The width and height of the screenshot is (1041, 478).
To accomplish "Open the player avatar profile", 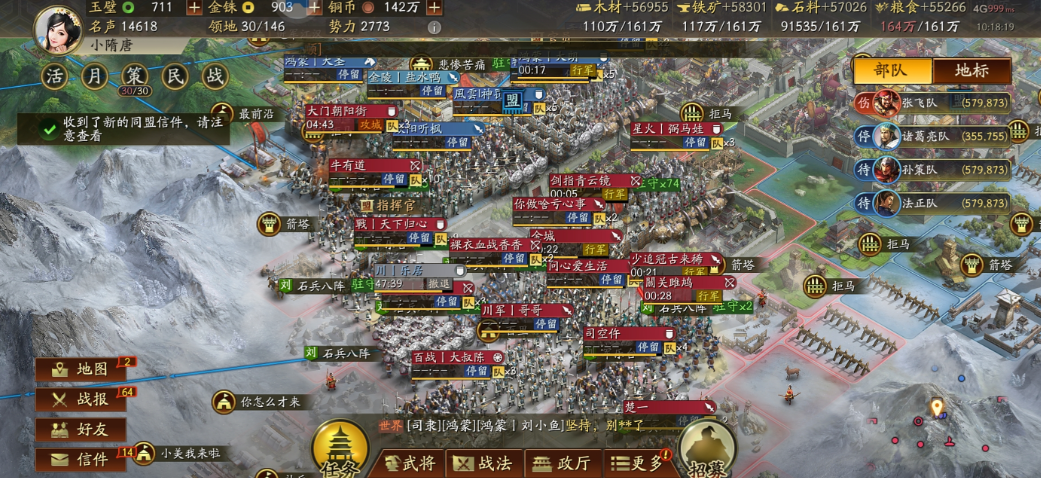I will (58, 27).
